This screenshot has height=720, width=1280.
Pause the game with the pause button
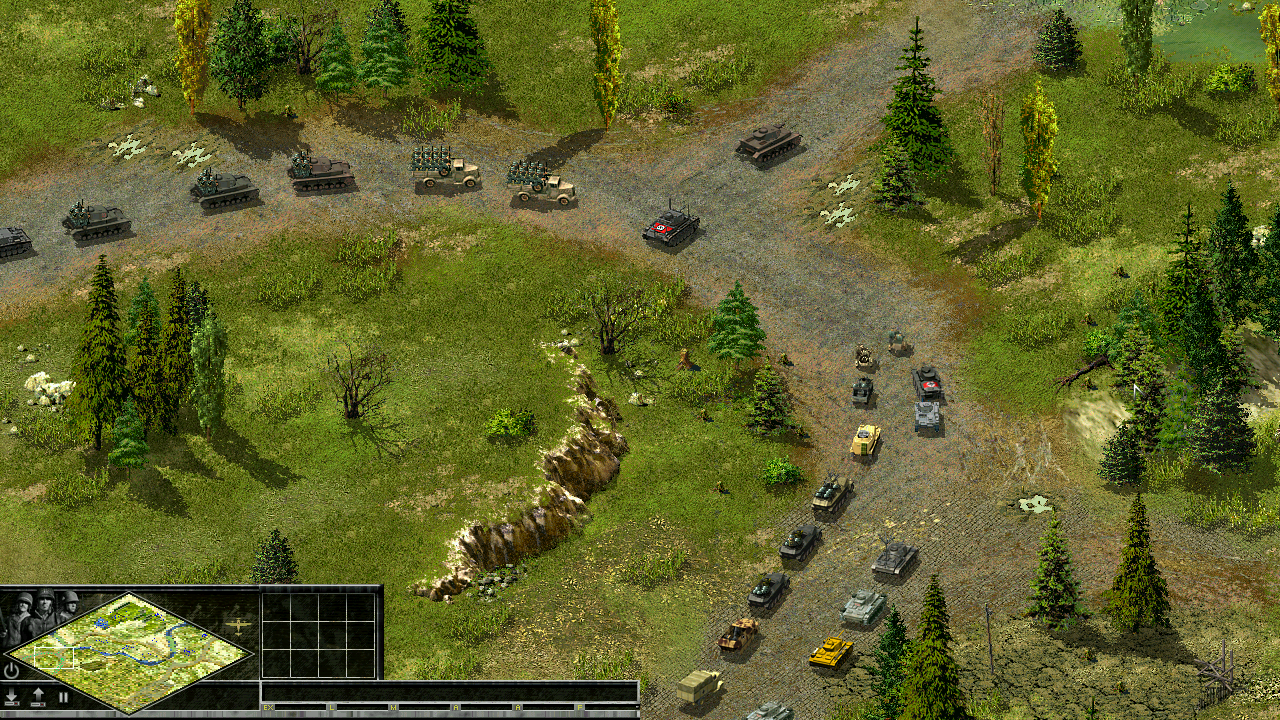[x=63, y=697]
